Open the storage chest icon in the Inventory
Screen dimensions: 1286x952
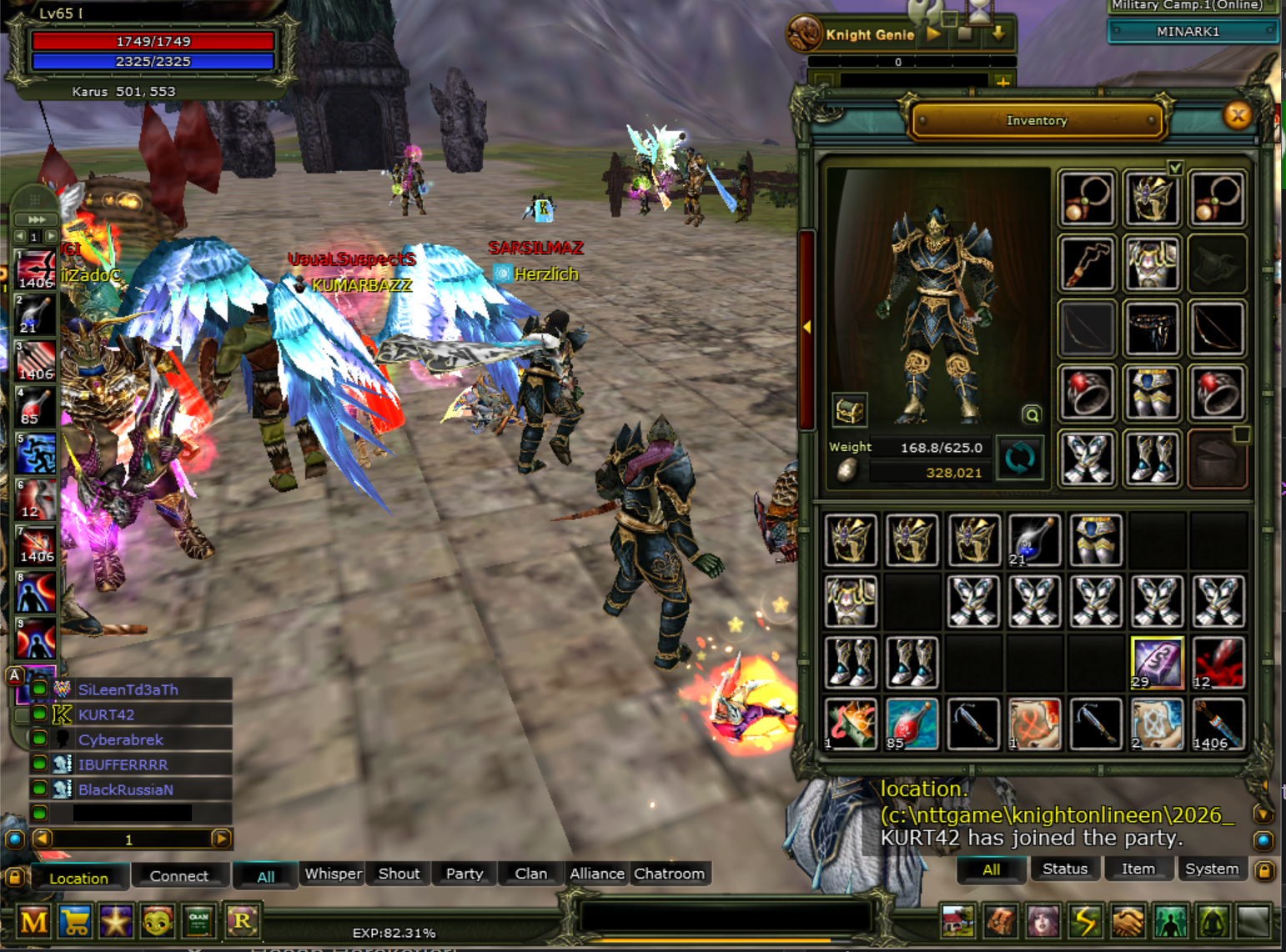coord(848,410)
